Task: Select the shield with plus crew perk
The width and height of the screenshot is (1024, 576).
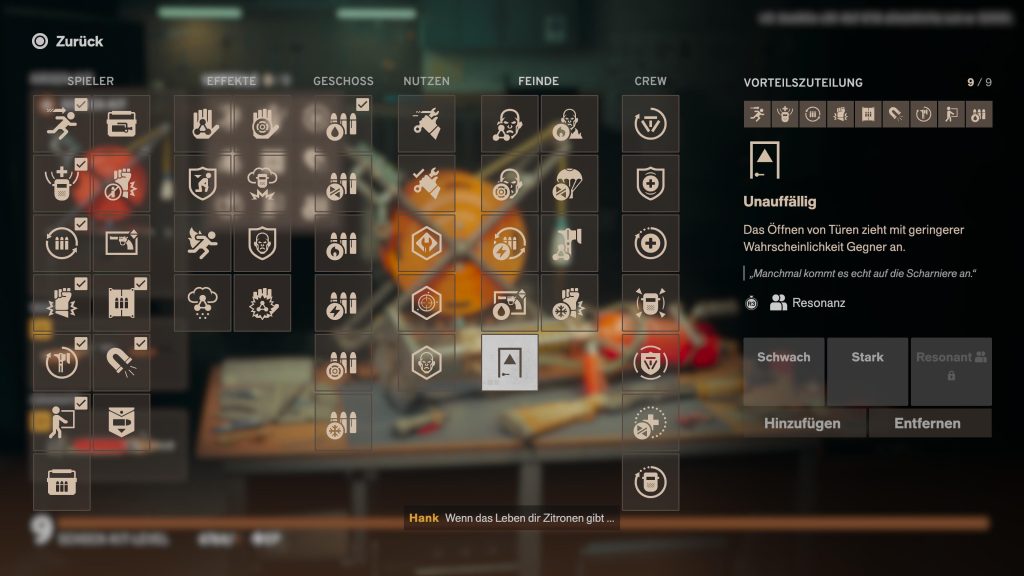Action: (650, 184)
